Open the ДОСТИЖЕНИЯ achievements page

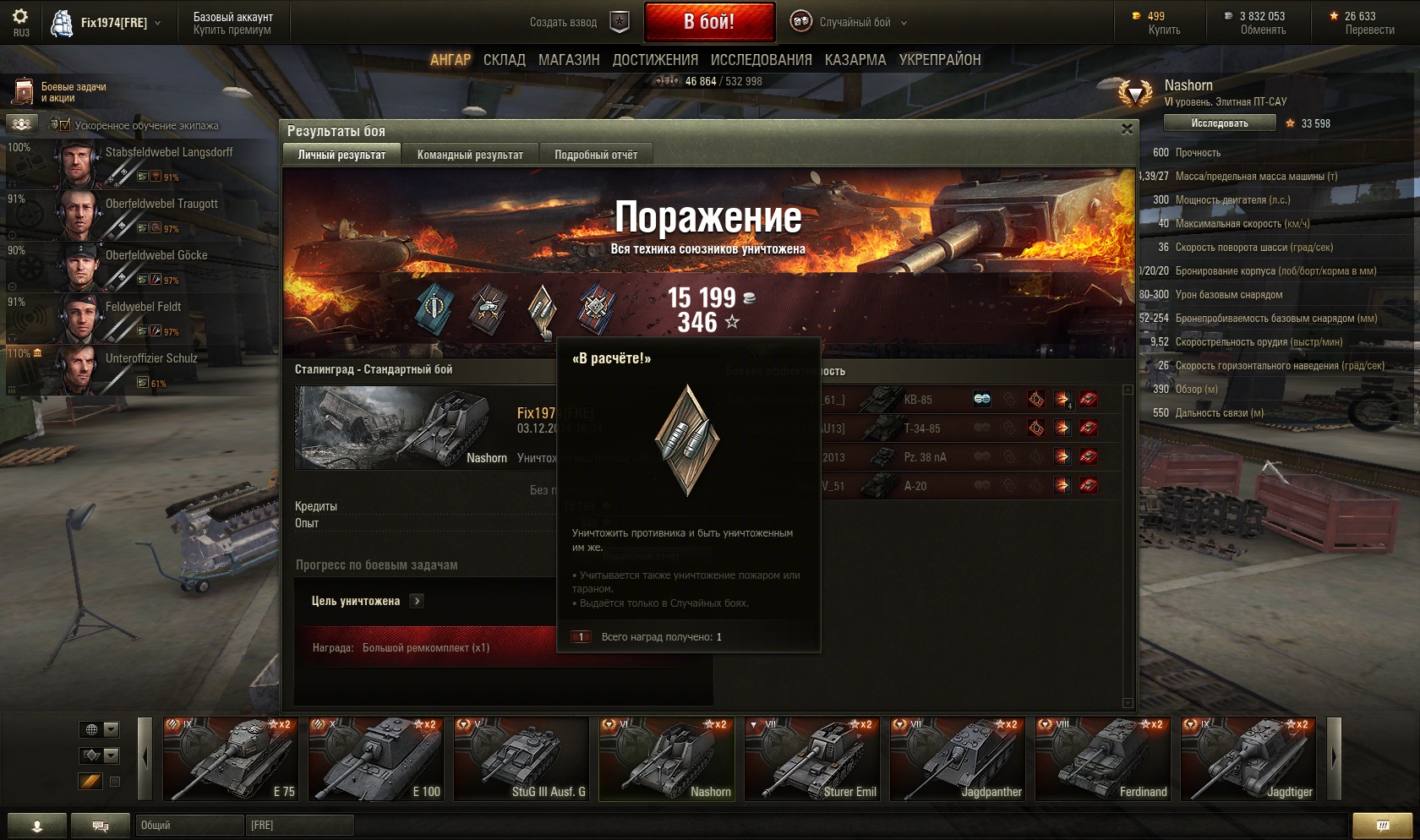655,60
